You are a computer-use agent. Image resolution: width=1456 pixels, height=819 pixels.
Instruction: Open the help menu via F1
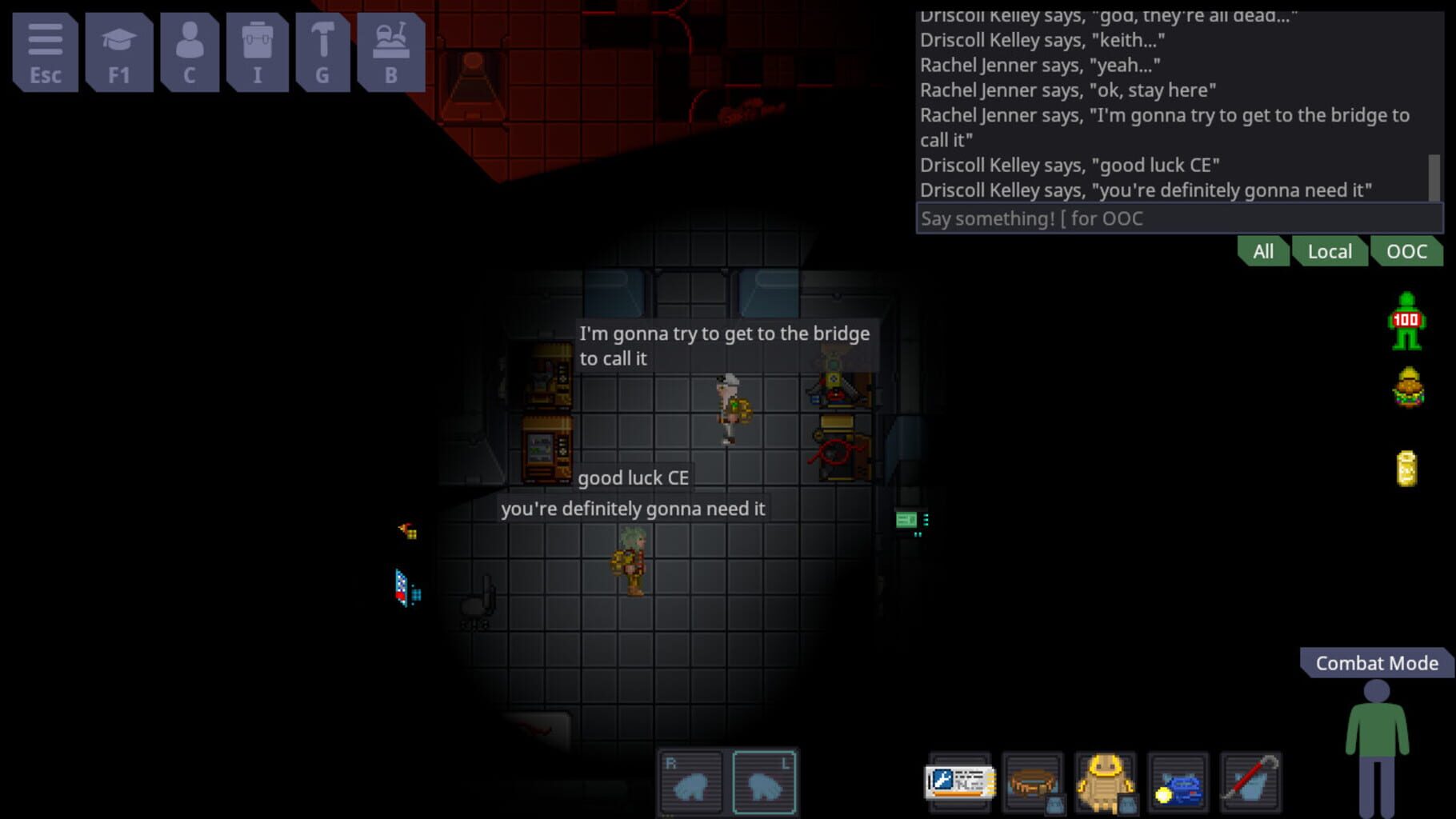click(119, 53)
